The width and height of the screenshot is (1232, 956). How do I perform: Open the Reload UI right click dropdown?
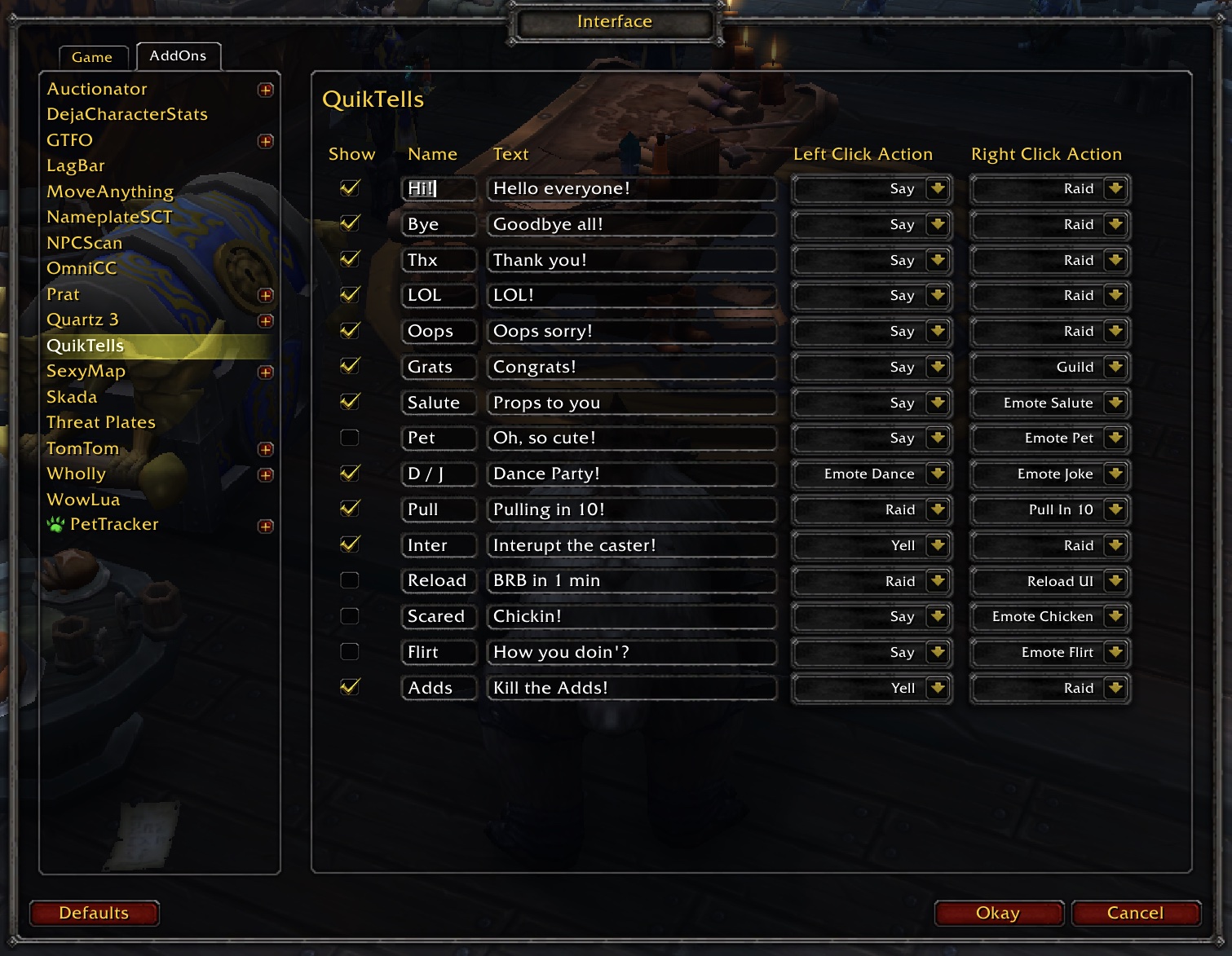[x=1115, y=581]
